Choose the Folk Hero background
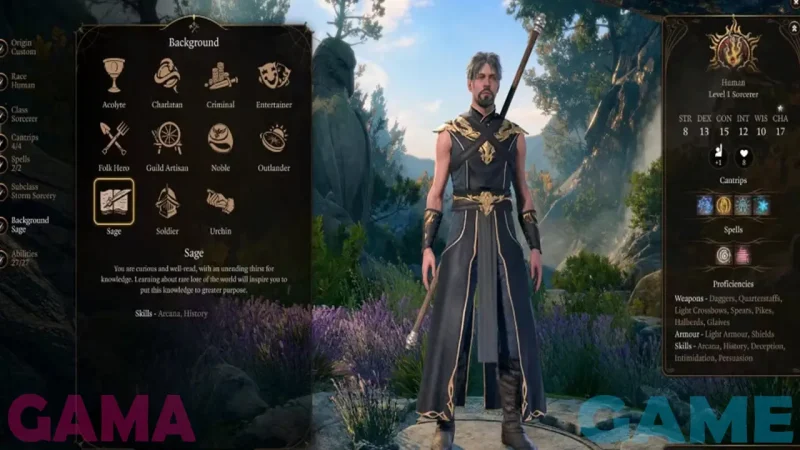 click(x=113, y=138)
